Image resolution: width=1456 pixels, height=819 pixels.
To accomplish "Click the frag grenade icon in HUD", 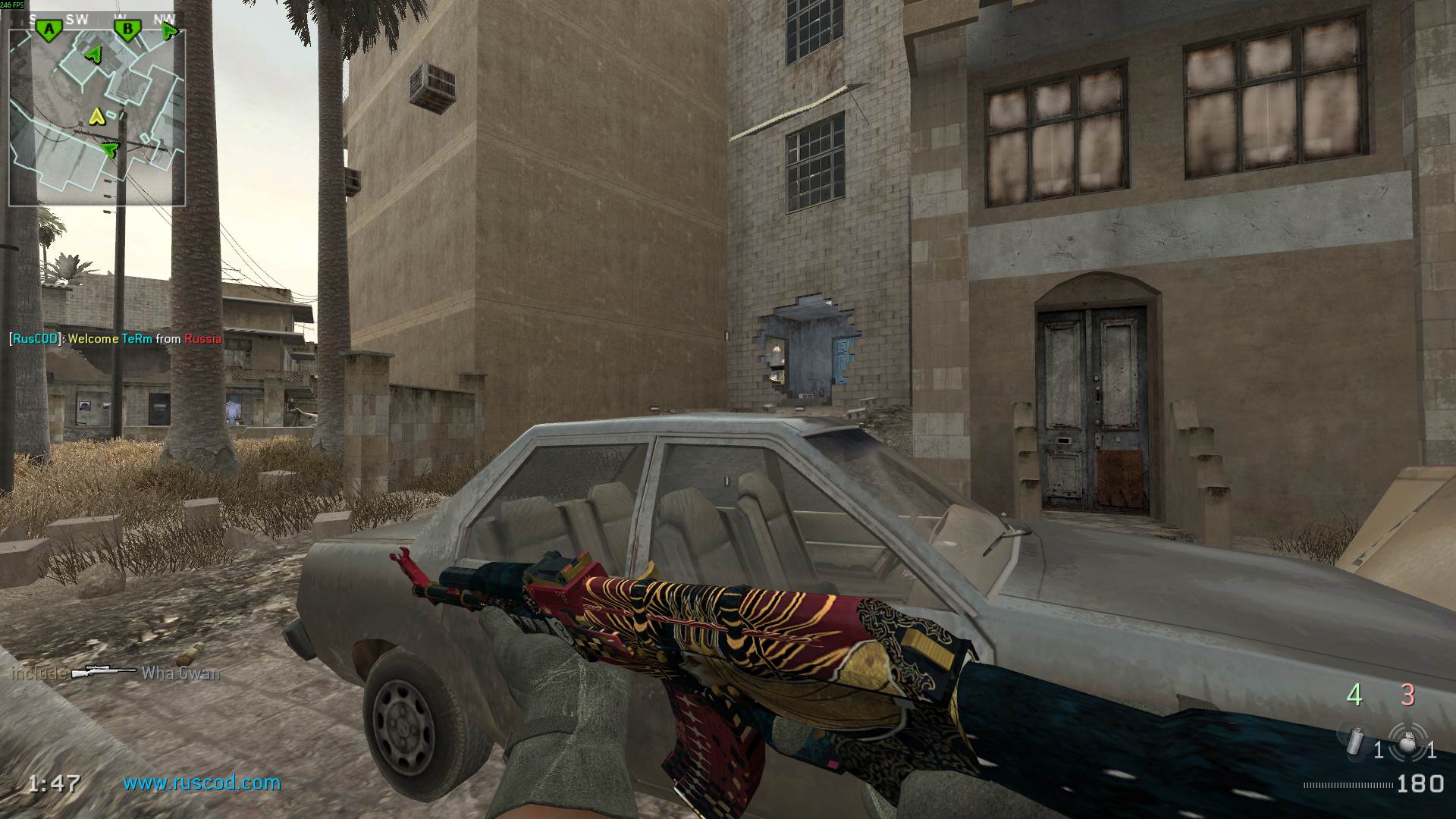I will tap(1407, 742).
